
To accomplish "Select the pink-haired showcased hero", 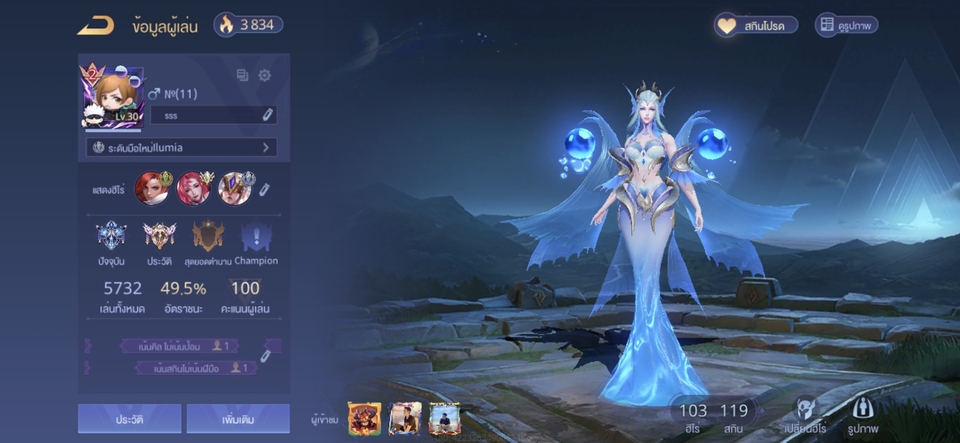I will tap(193, 188).
